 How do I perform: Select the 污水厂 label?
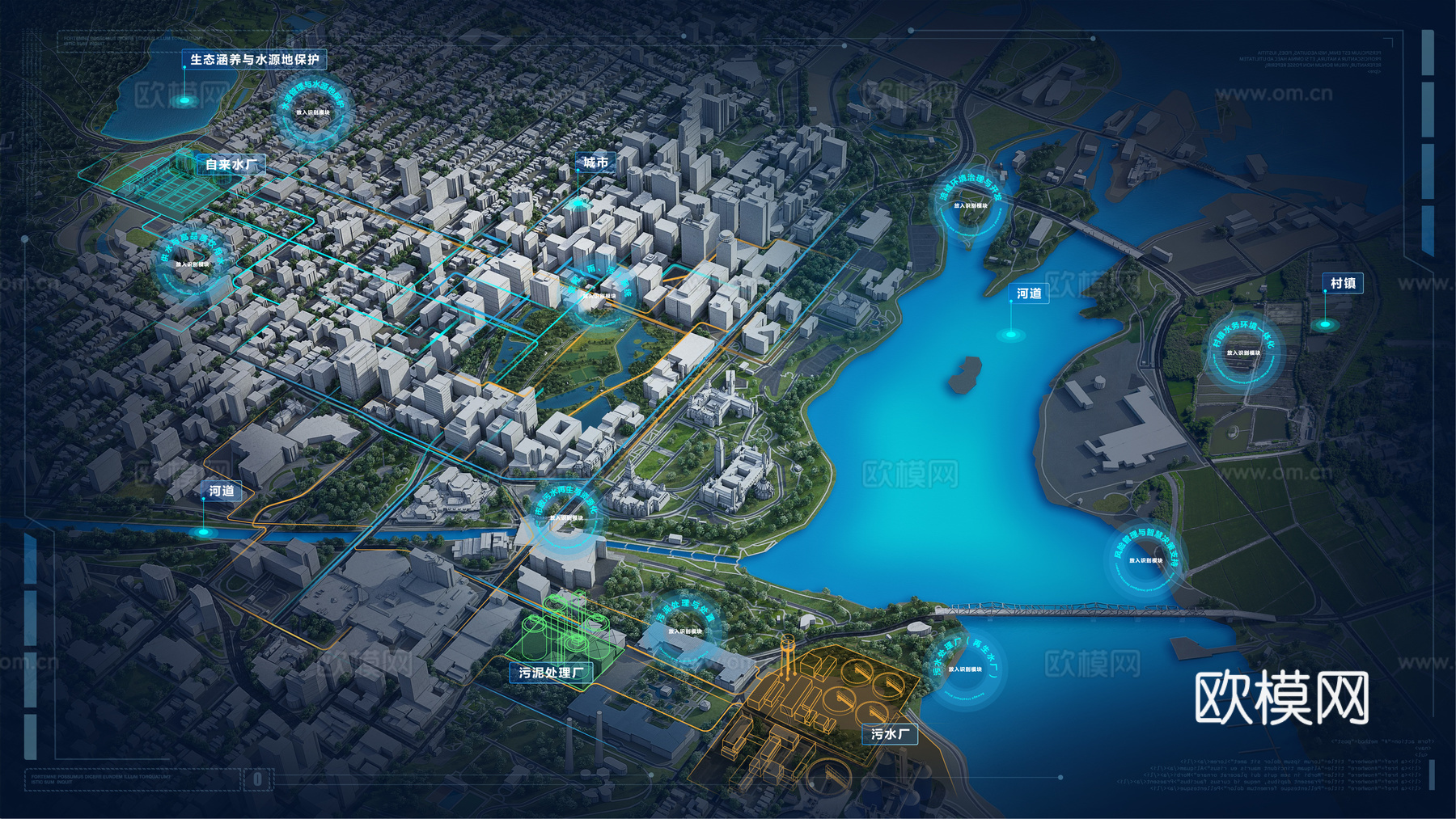[x=890, y=734]
